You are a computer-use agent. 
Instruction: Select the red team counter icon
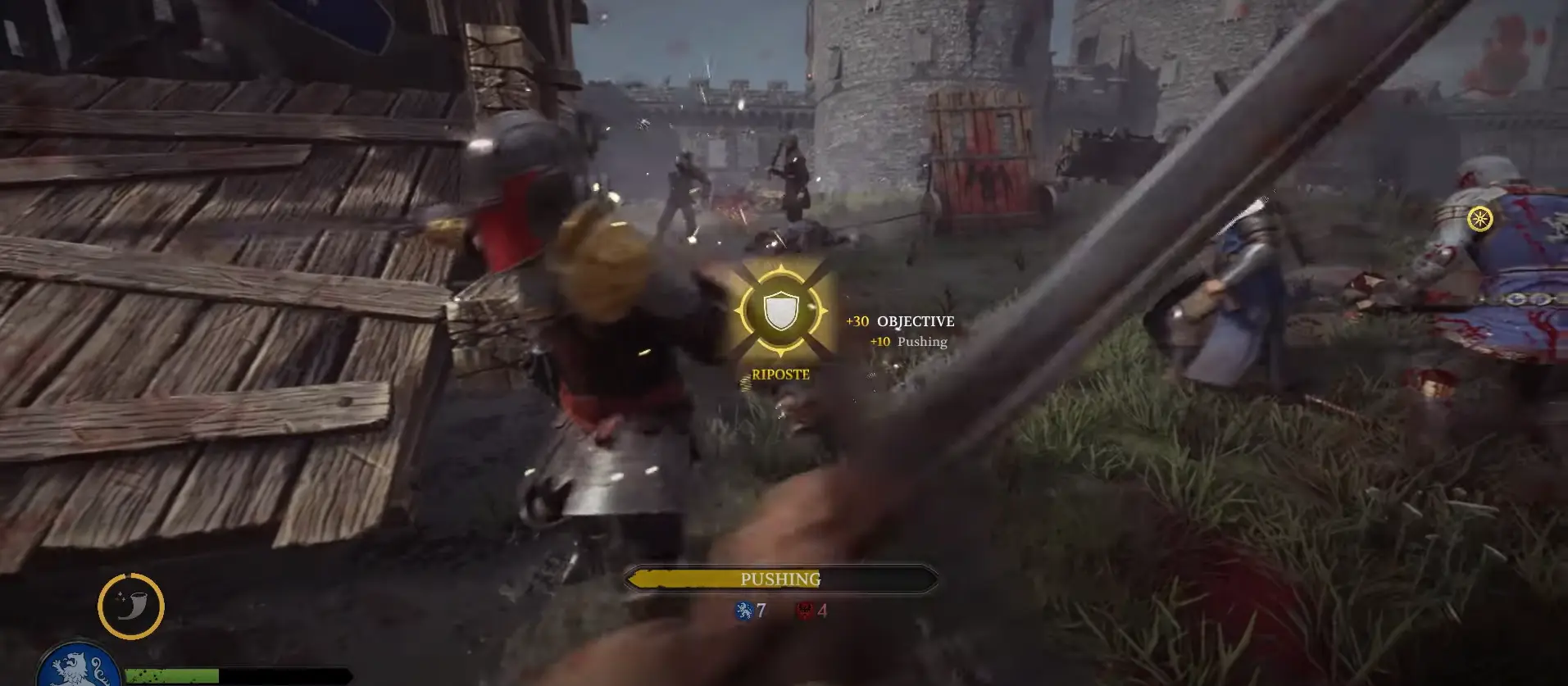805,611
